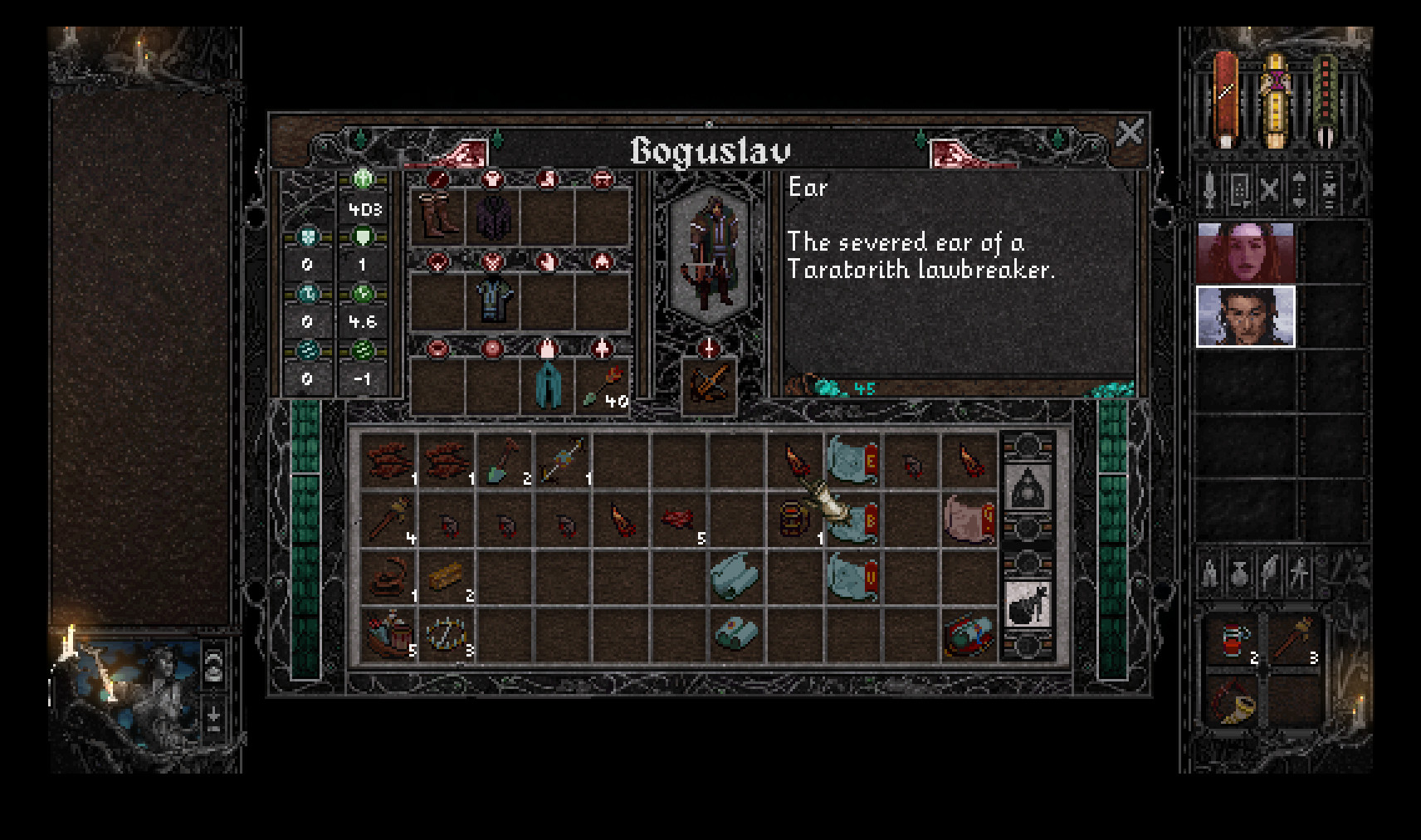Select Boguslav's highlighted portrait on the right
The height and width of the screenshot is (840, 1421).
tap(1244, 318)
